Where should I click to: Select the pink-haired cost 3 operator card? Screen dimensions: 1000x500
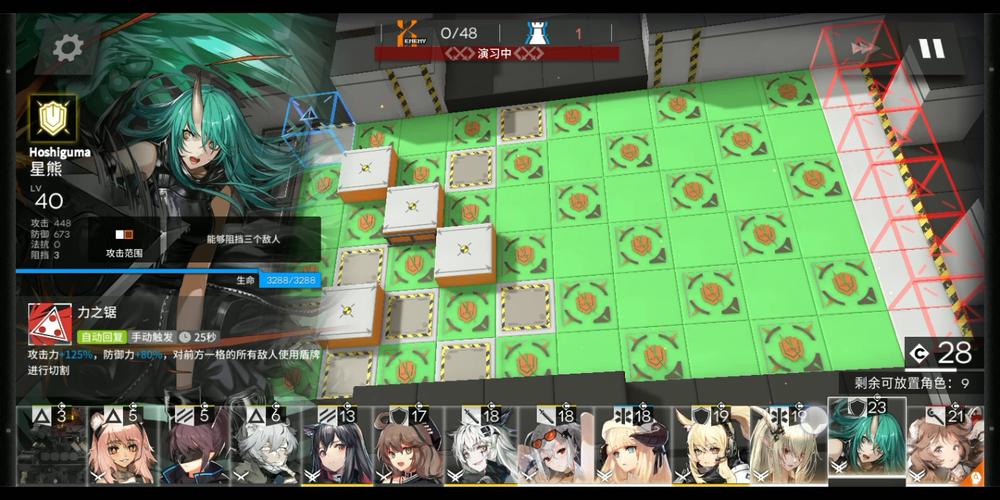(x=56, y=448)
